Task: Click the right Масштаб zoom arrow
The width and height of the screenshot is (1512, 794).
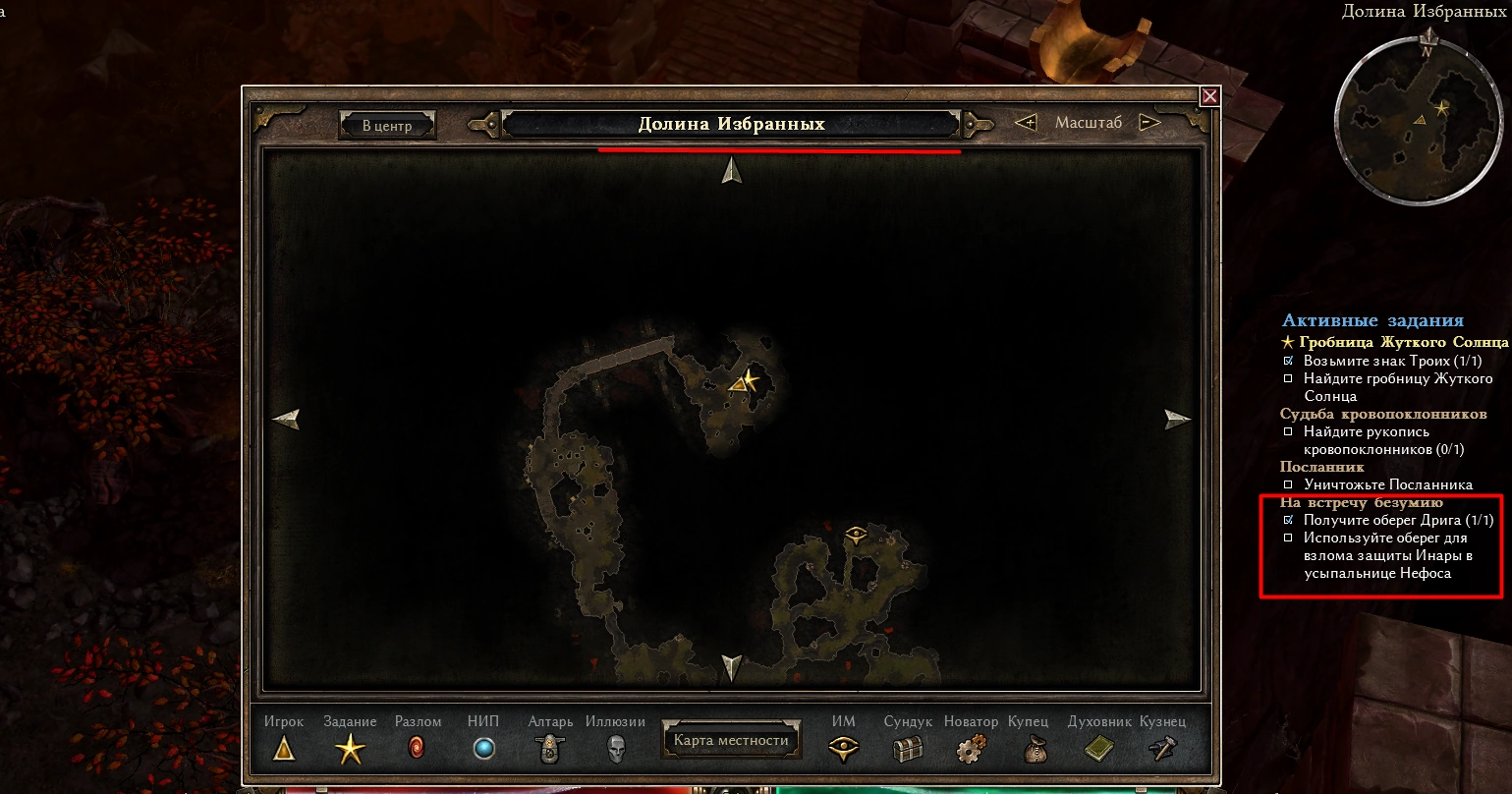Action: pyautogui.click(x=1148, y=123)
